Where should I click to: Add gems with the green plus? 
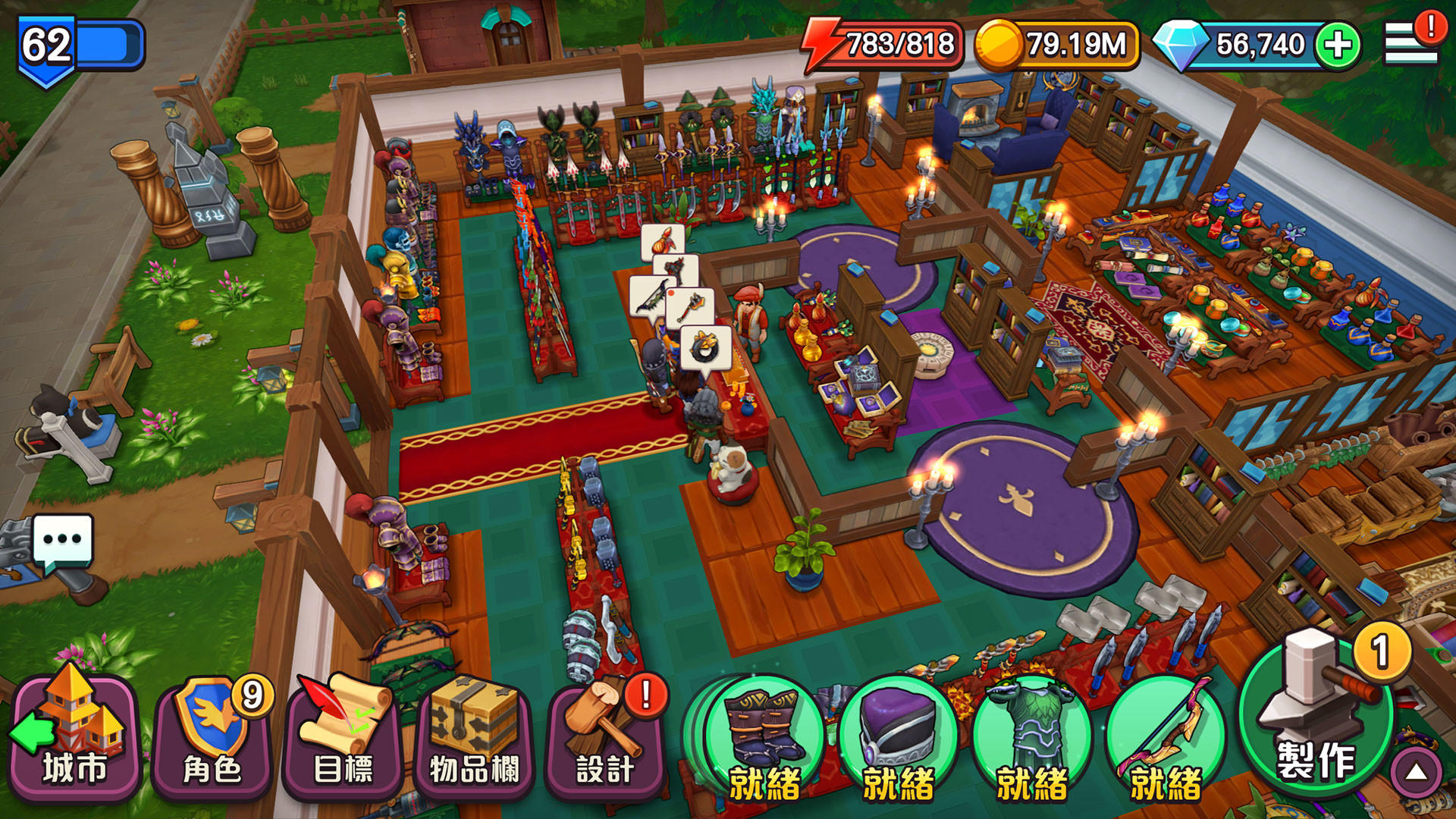tap(1338, 45)
